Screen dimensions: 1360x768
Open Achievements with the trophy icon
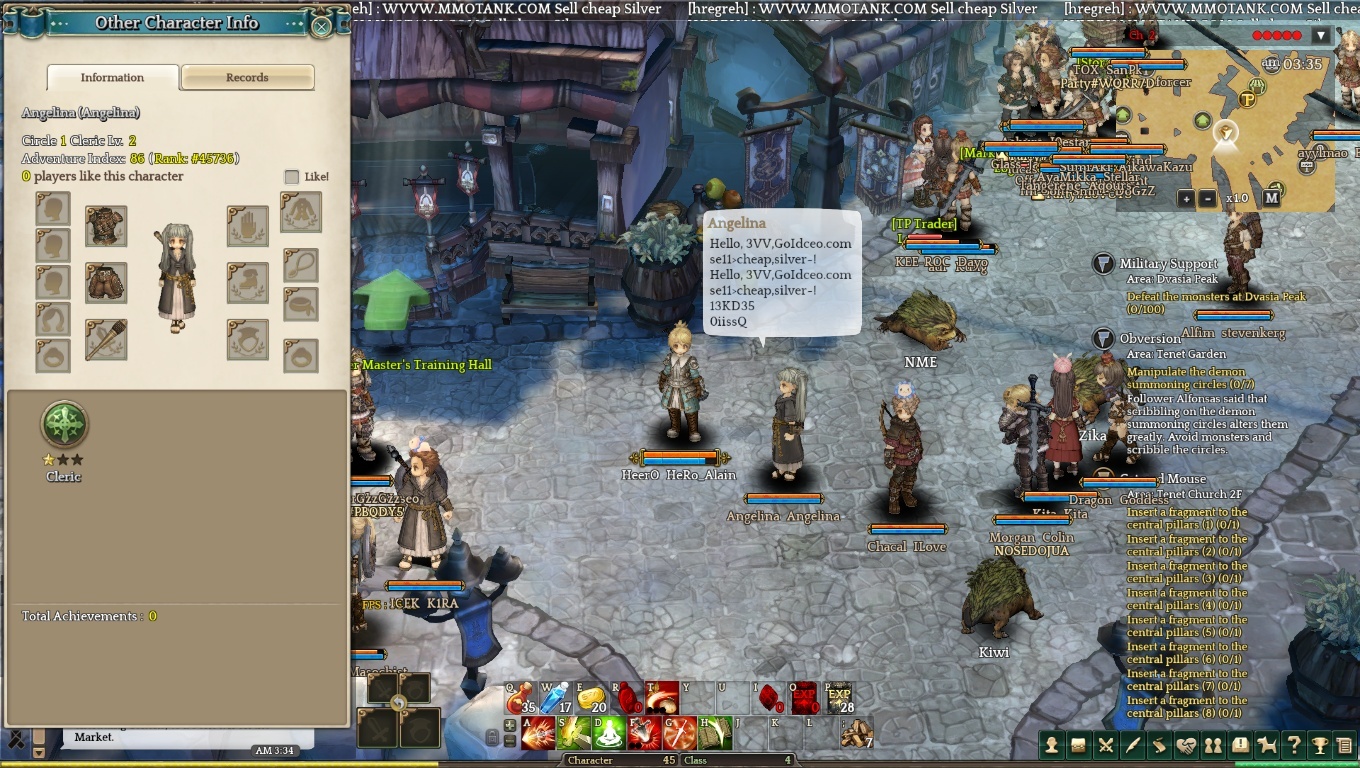pyautogui.click(x=1320, y=745)
